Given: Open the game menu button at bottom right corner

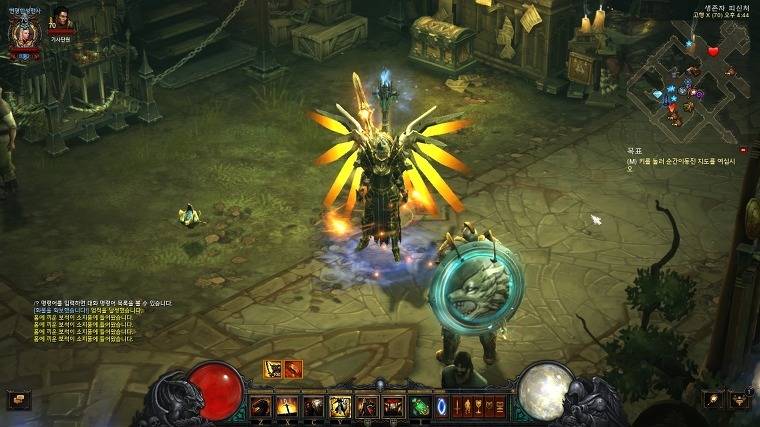Looking at the screenshot, I should [x=739, y=399].
